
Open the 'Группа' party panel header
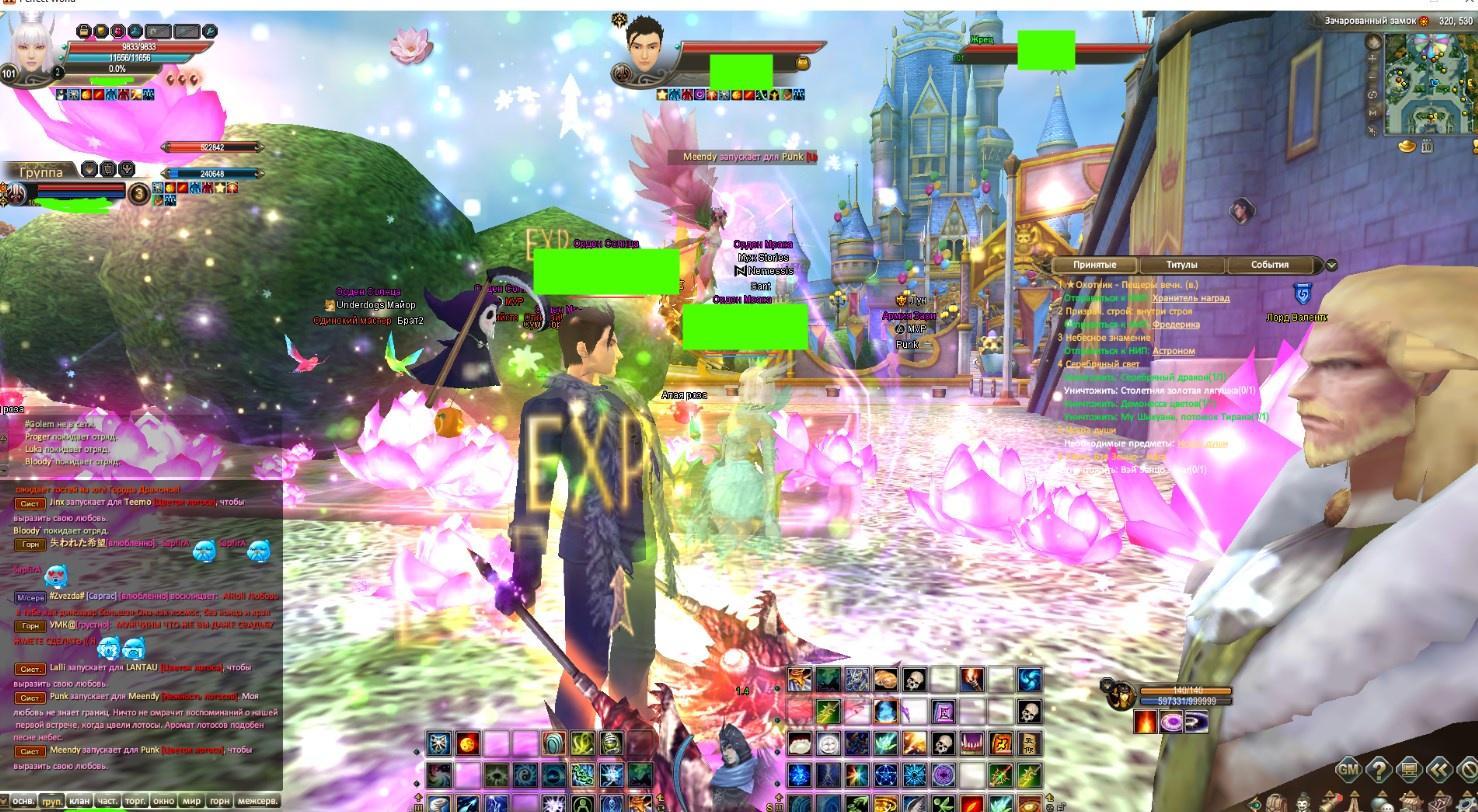(x=40, y=172)
